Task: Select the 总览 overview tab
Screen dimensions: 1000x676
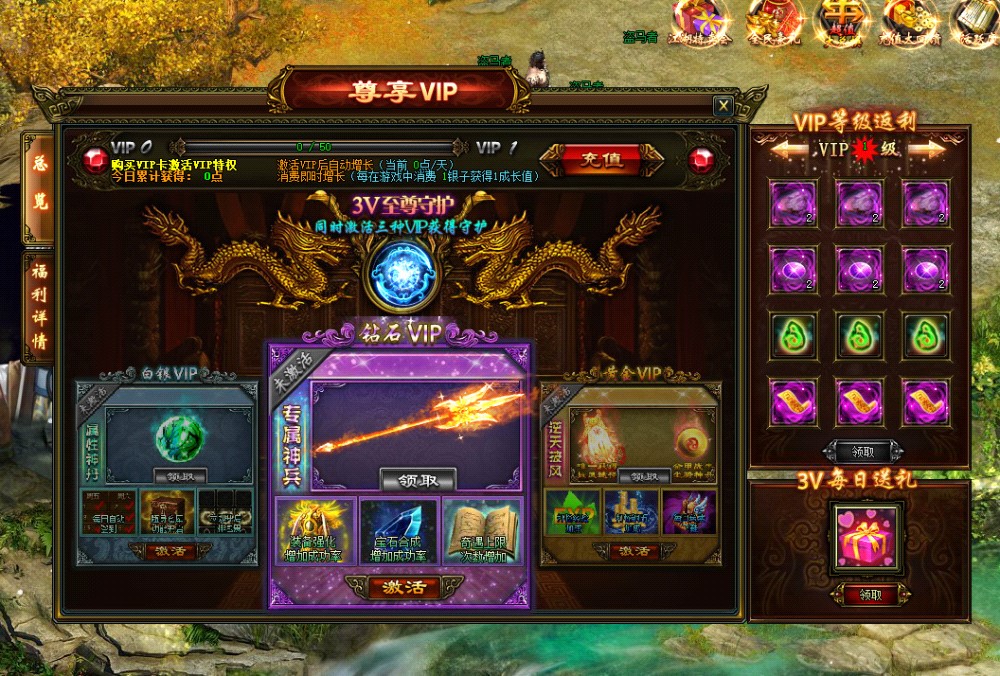Action: (x=39, y=186)
